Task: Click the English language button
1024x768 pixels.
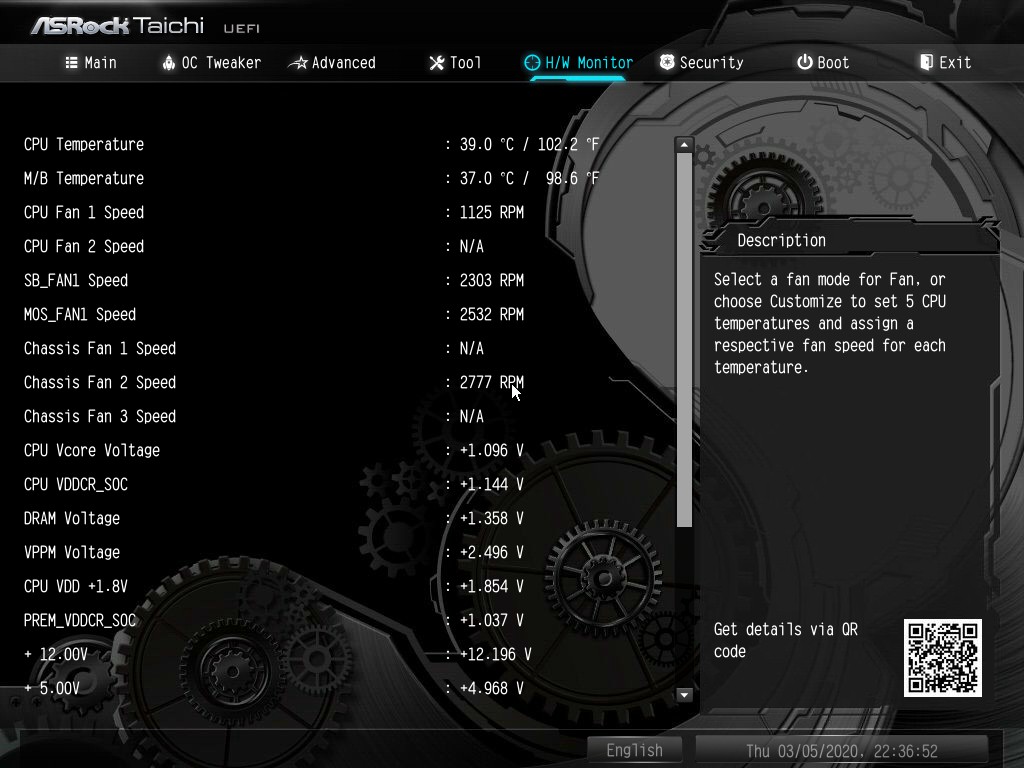Action: point(634,750)
